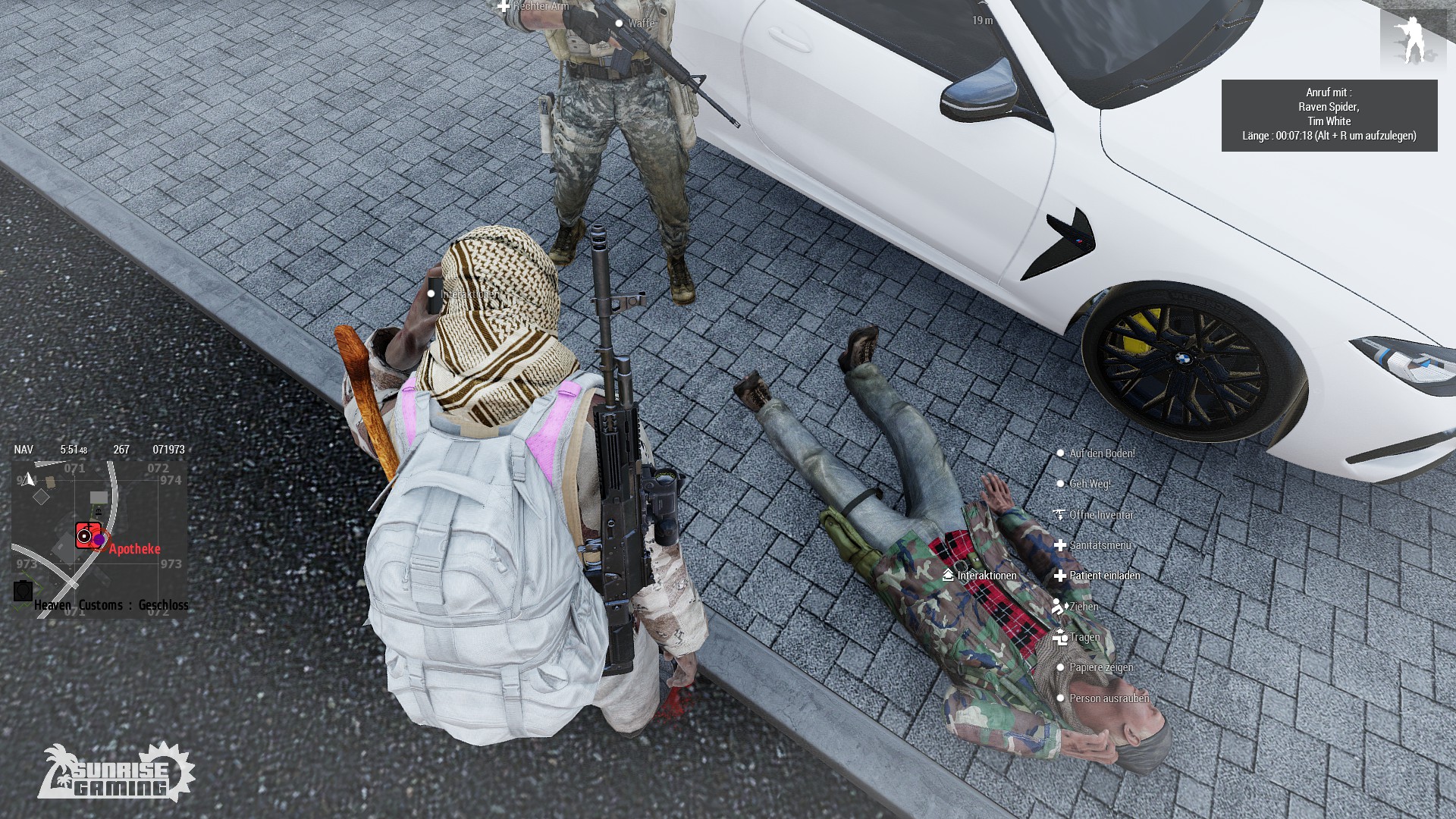Select the "Auf den Boden!" interaction

point(1101,453)
